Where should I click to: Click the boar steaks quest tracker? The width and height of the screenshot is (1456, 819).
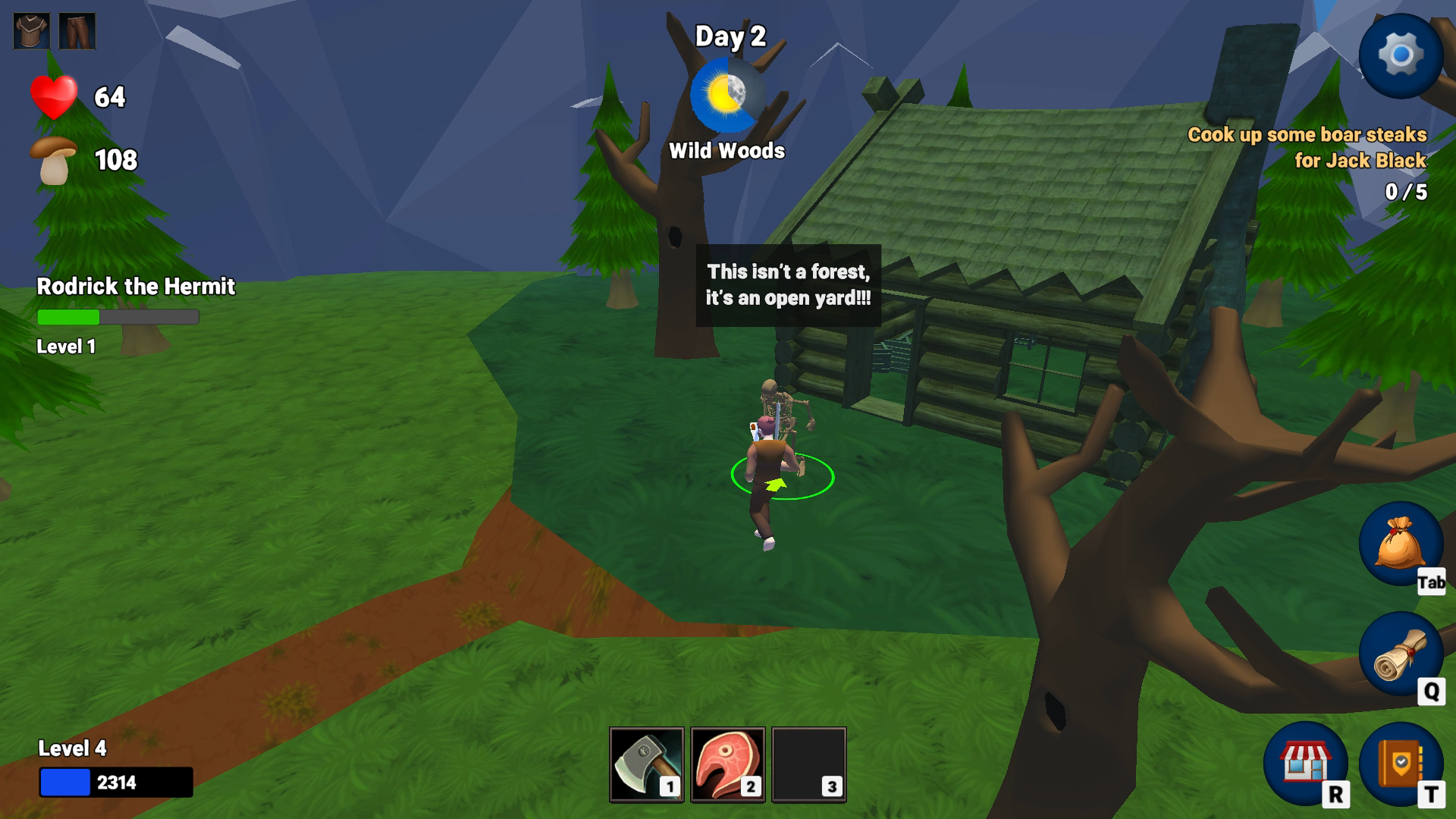tap(1307, 148)
